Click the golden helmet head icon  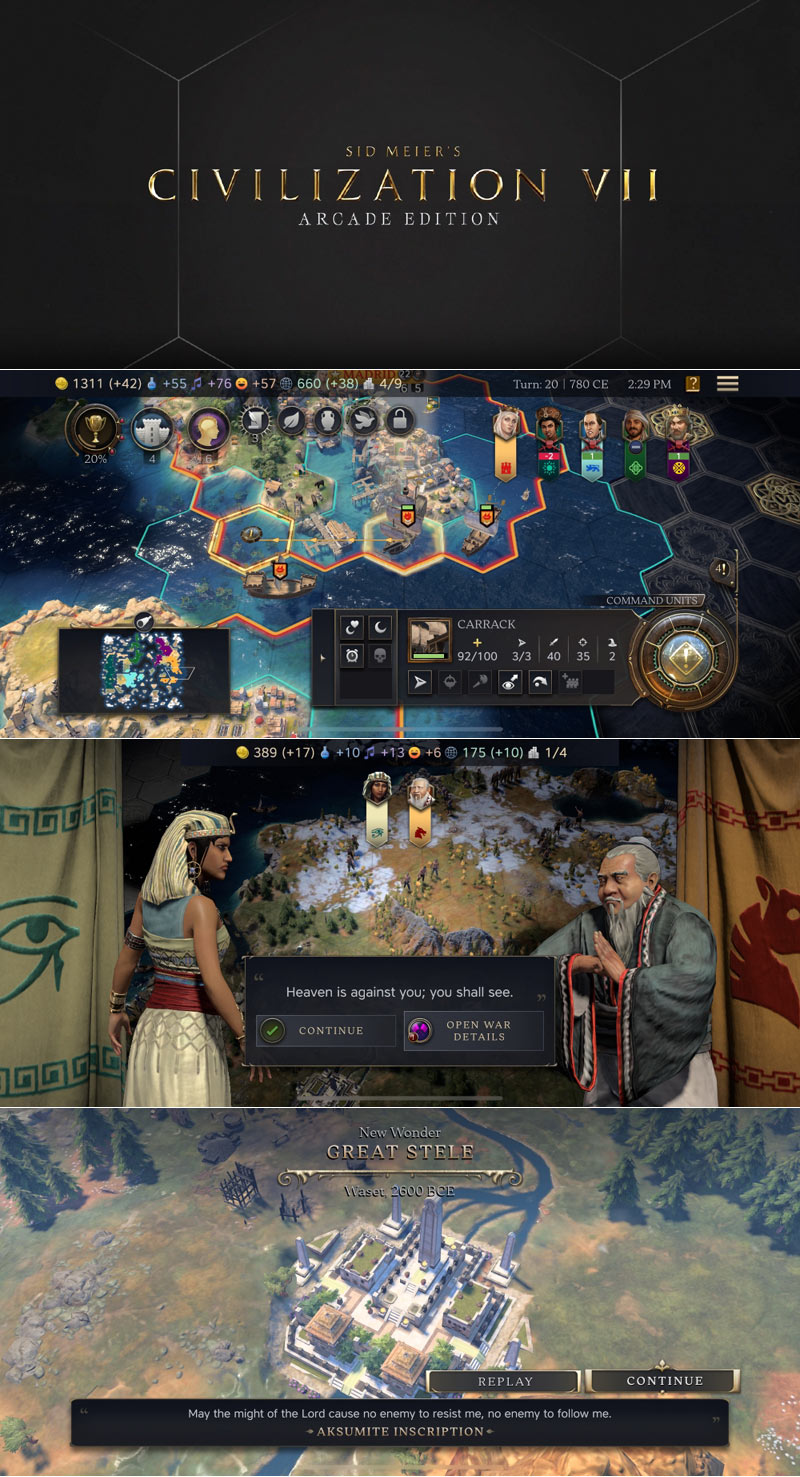tap(208, 429)
